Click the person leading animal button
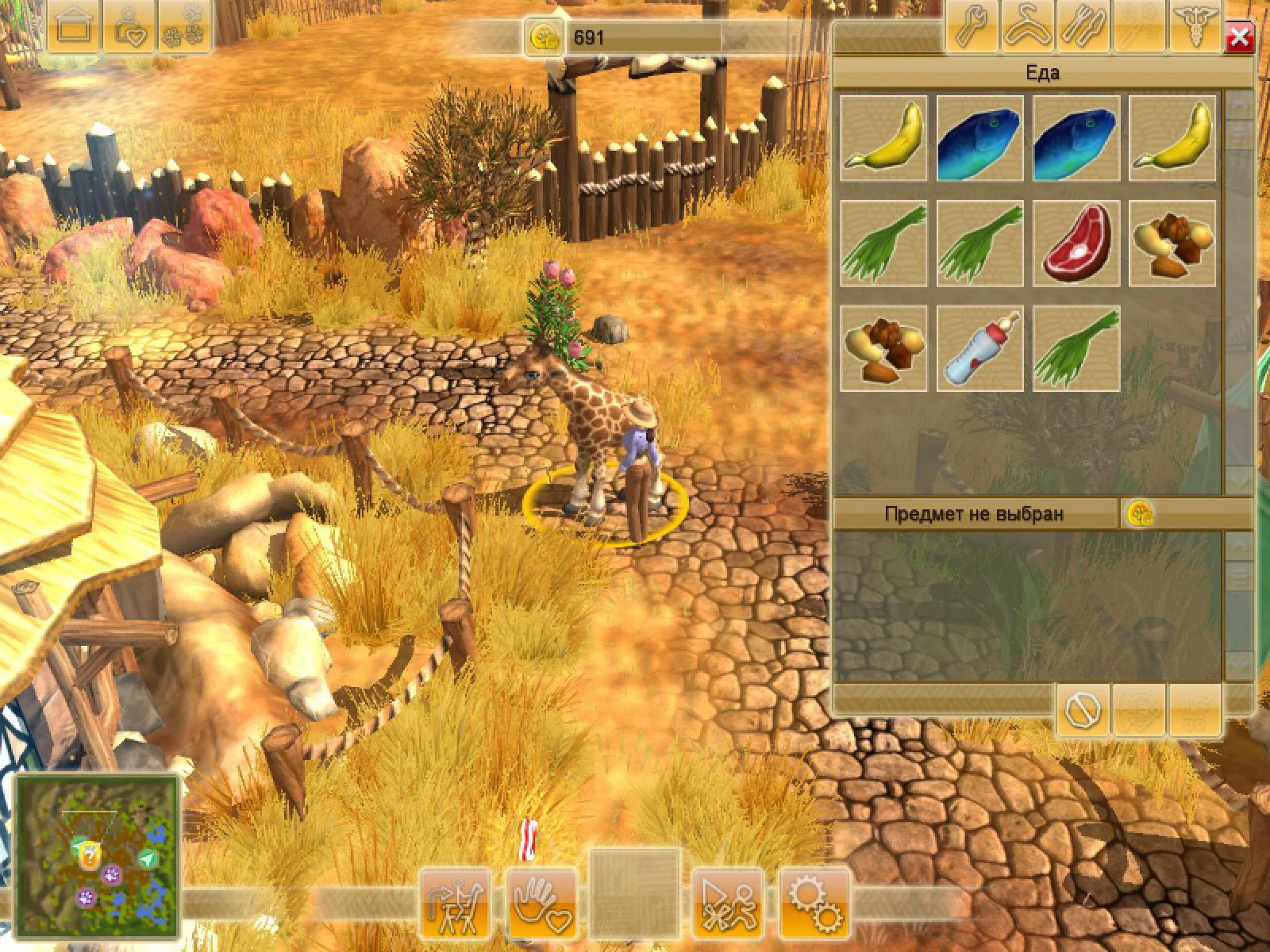Viewport: 1270px width, 952px height. click(455, 904)
